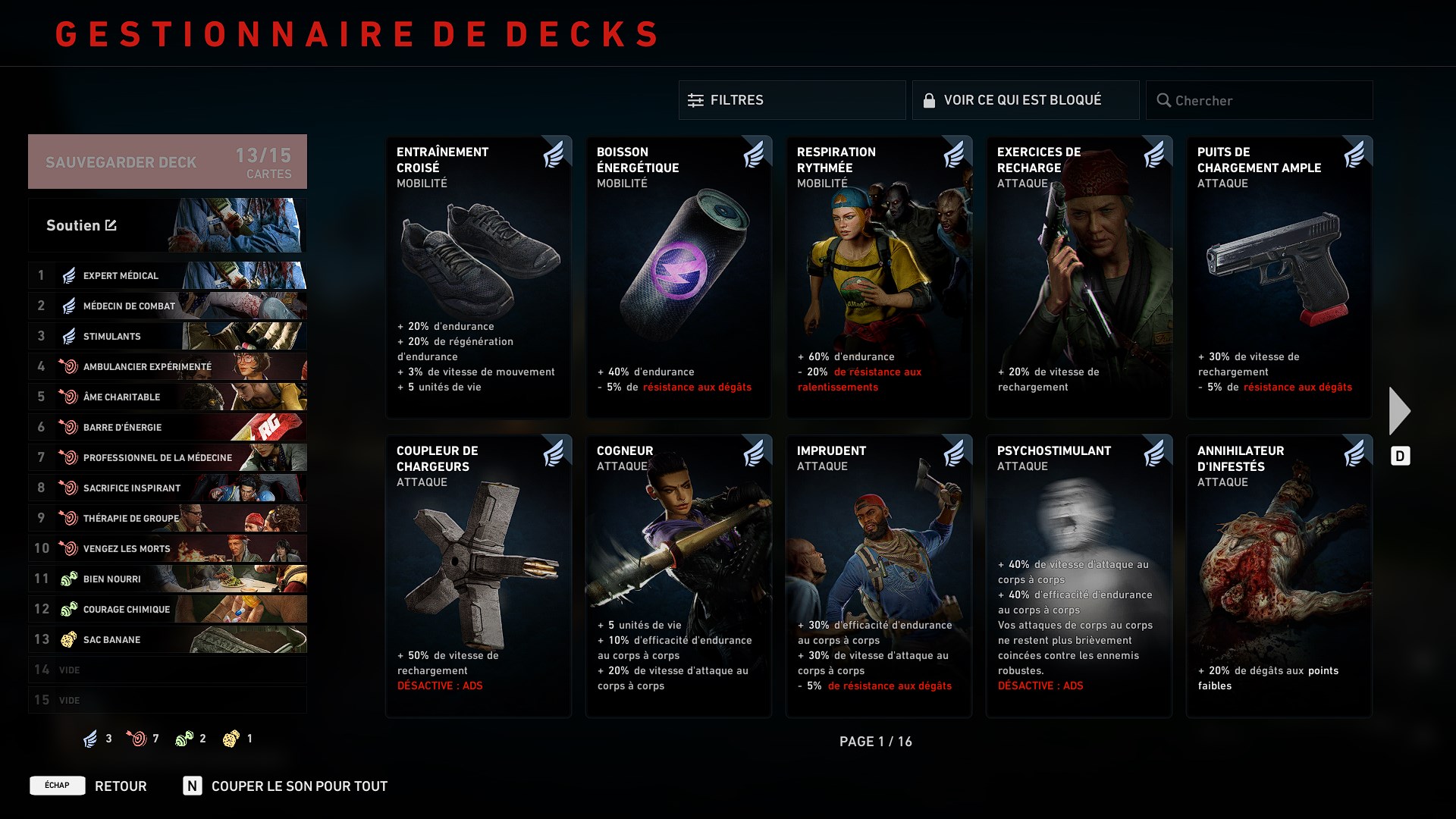Select the Cogneur card
Viewport: 1456px width, 819px height.
click(678, 576)
